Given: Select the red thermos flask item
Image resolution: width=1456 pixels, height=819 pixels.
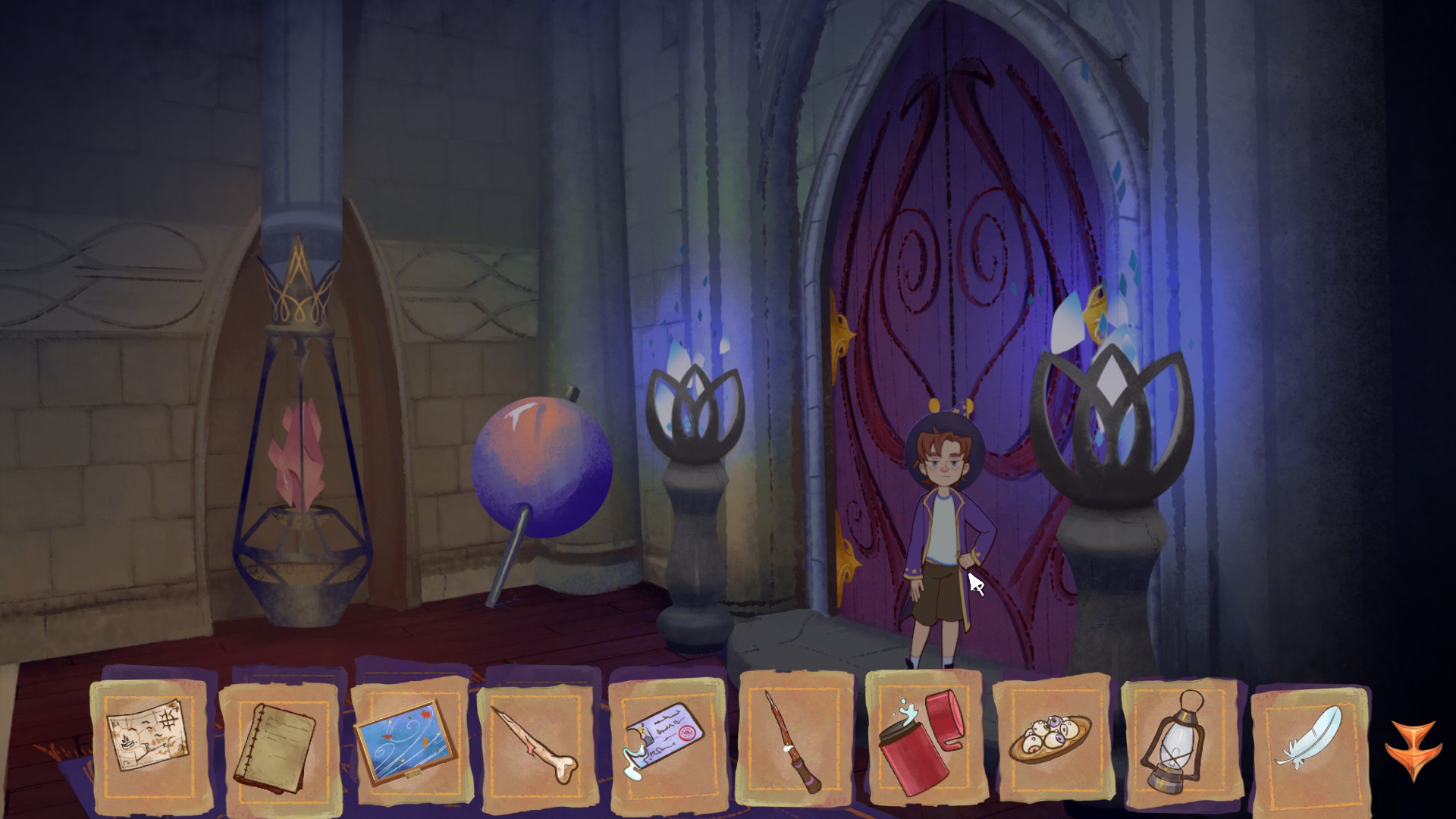Looking at the screenshot, I should [x=922, y=740].
